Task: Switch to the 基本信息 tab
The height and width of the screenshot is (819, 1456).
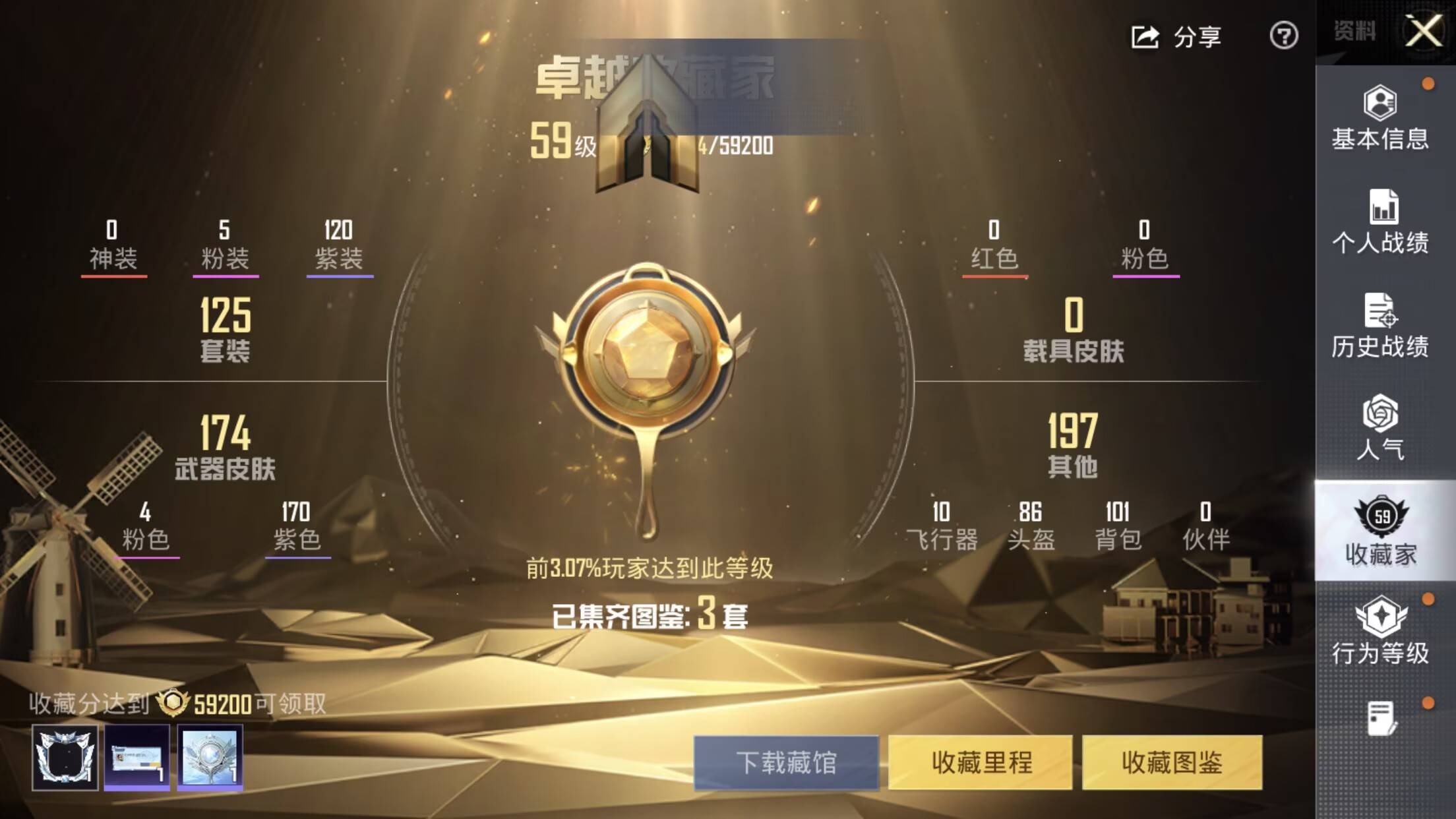Action: pos(1380,119)
